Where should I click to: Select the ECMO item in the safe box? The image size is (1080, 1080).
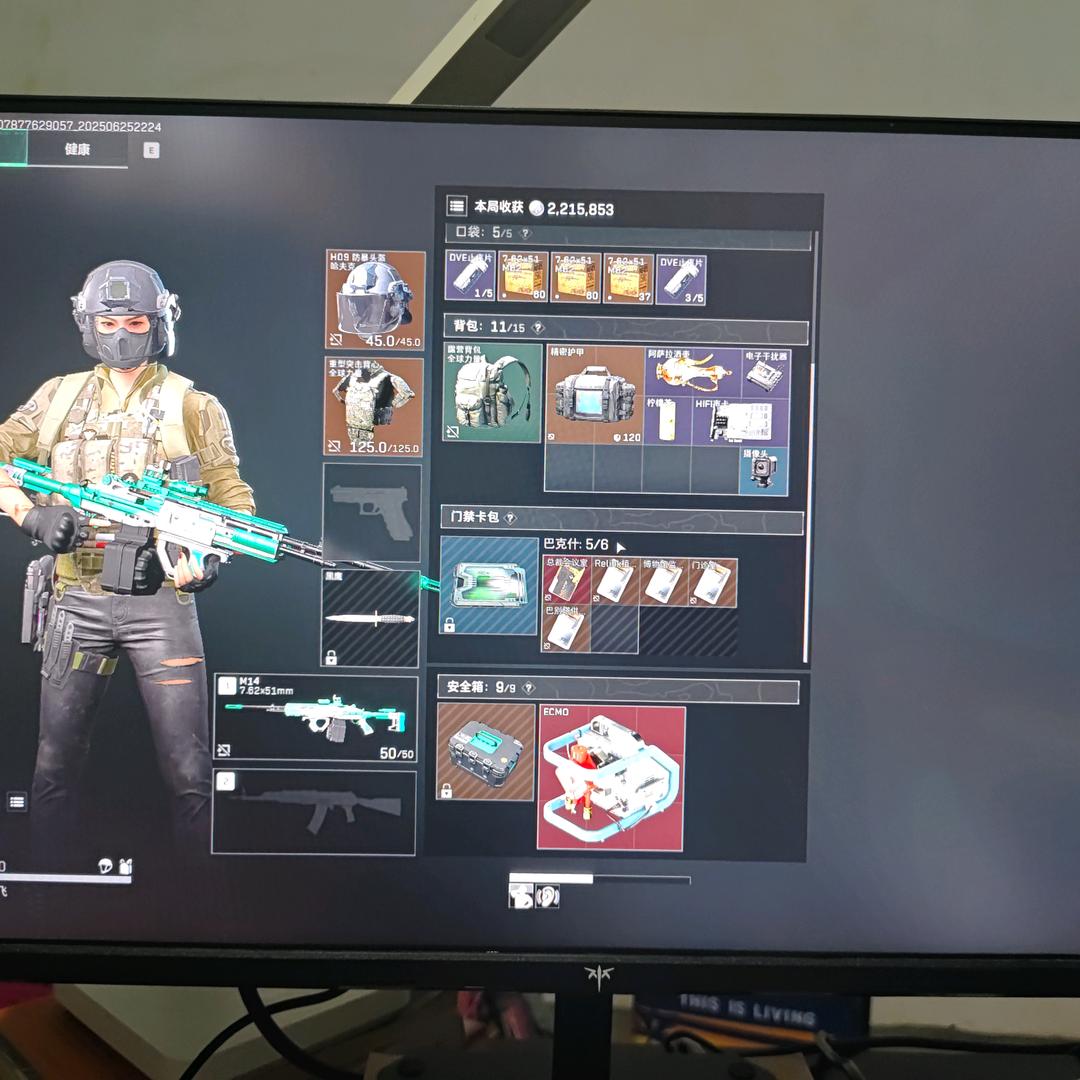coord(611,777)
